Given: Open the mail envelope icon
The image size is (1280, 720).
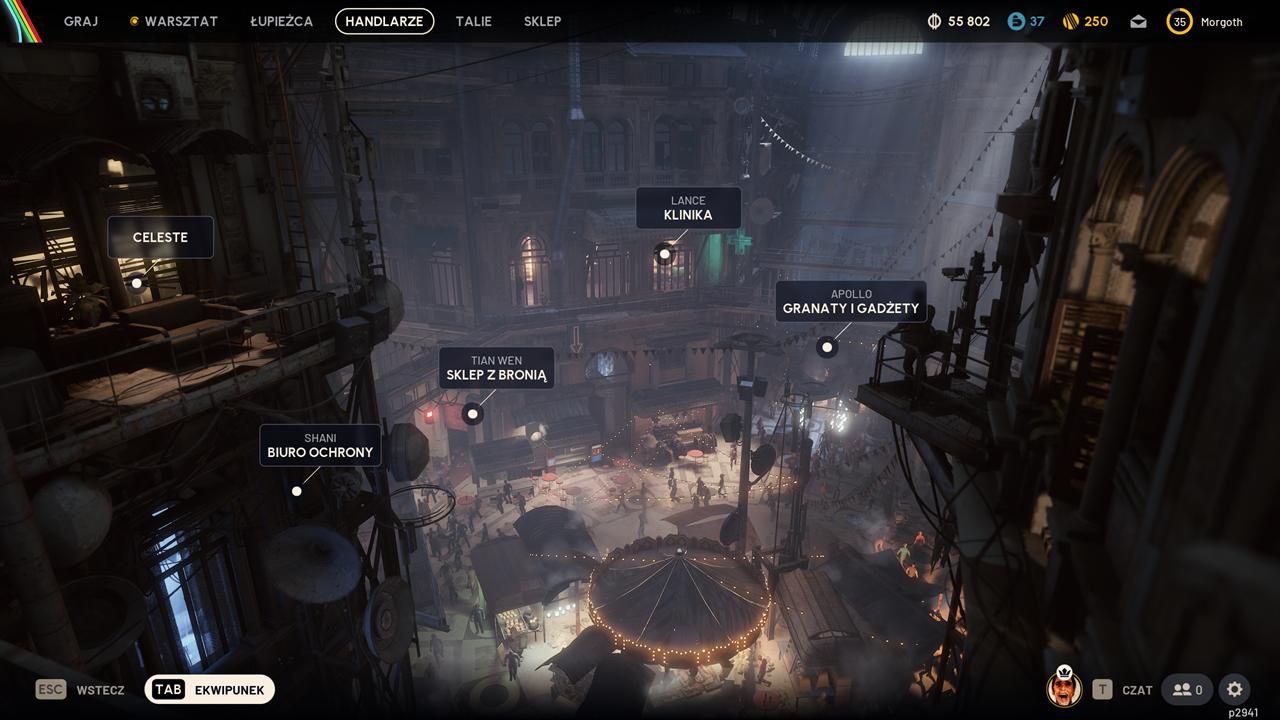Looking at the screenshot, I should [1138, 22].
